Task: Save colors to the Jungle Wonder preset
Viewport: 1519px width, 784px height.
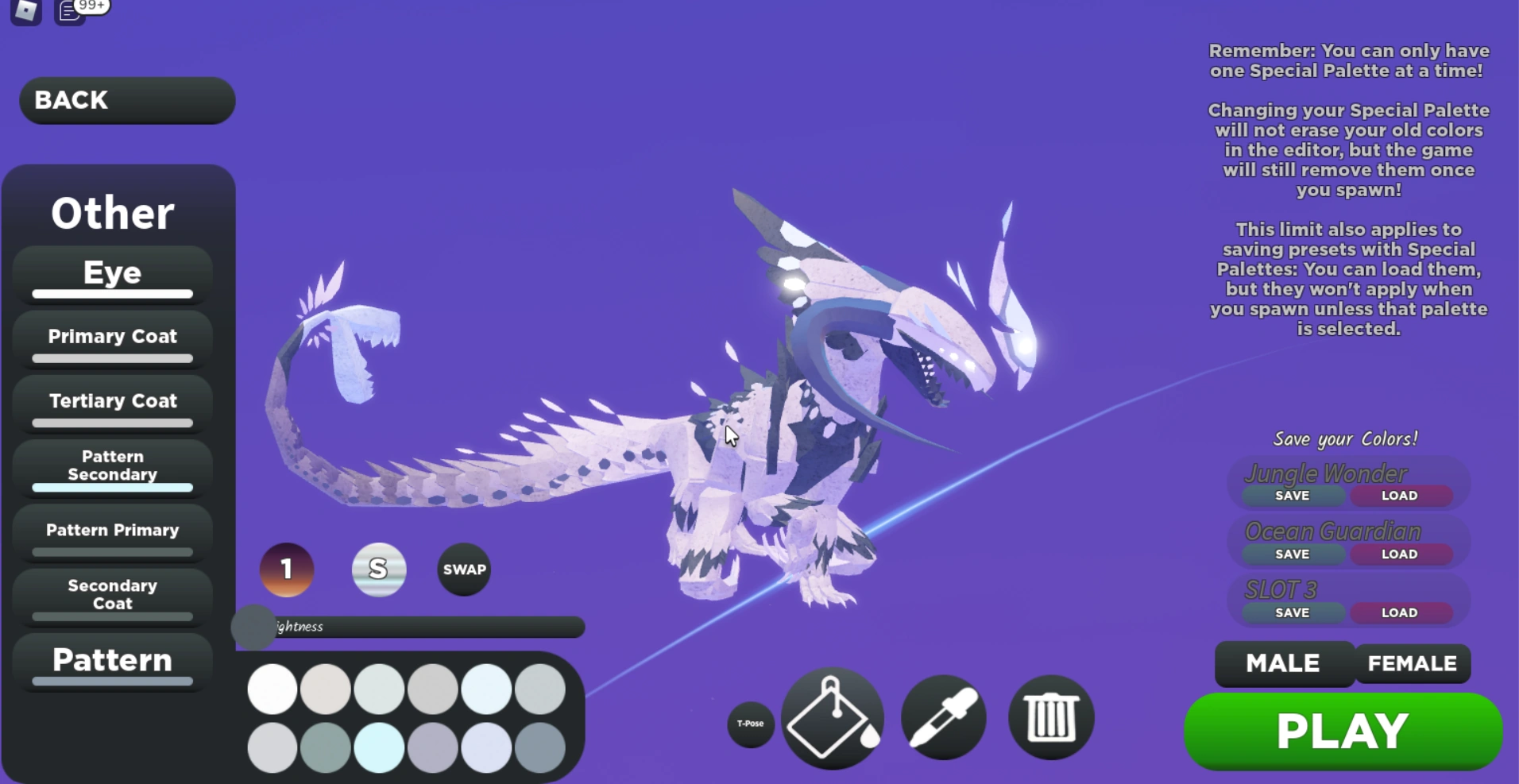Action: pyautogui.click(x=1291, y=495)
